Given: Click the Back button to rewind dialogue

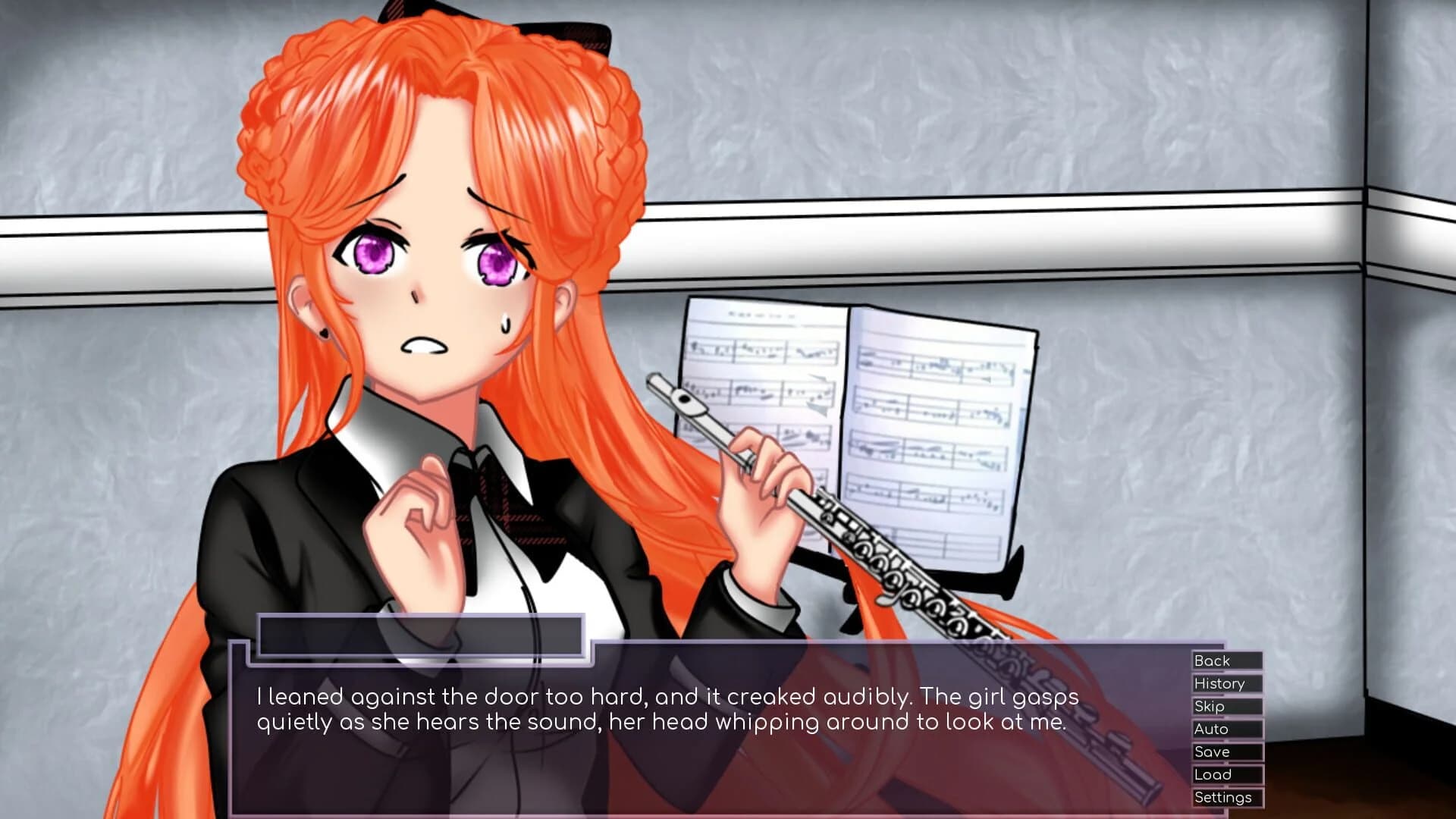Looking at the screenshot, I should [1225, 661].
